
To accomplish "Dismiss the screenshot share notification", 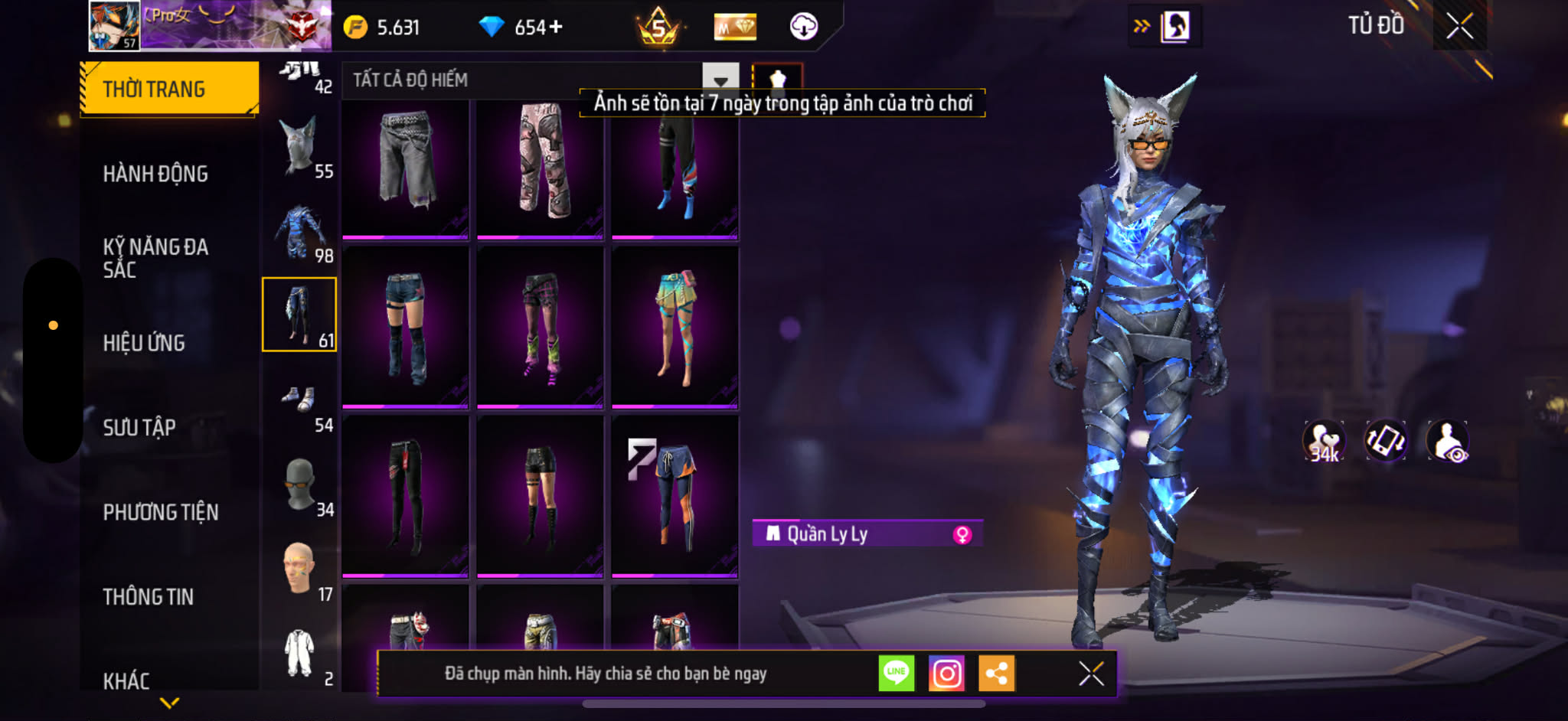I will [1091, 674].
